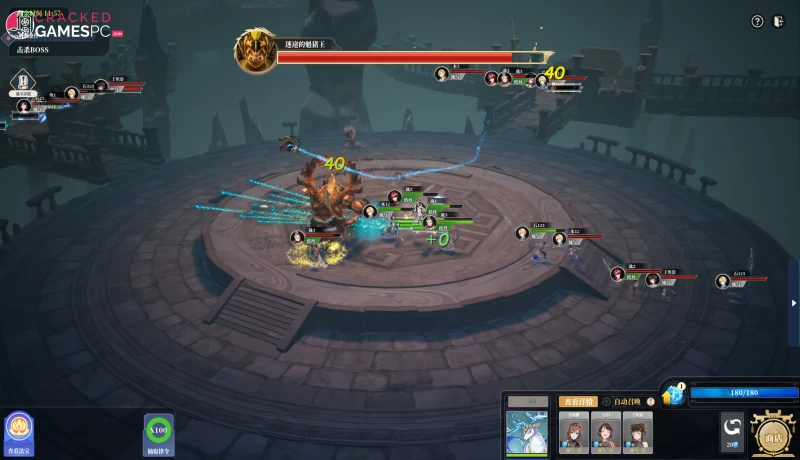Viewport: 800px width, 460px height.
Task: Click the info icon beside 自动召唤
Action: [651, 401]
